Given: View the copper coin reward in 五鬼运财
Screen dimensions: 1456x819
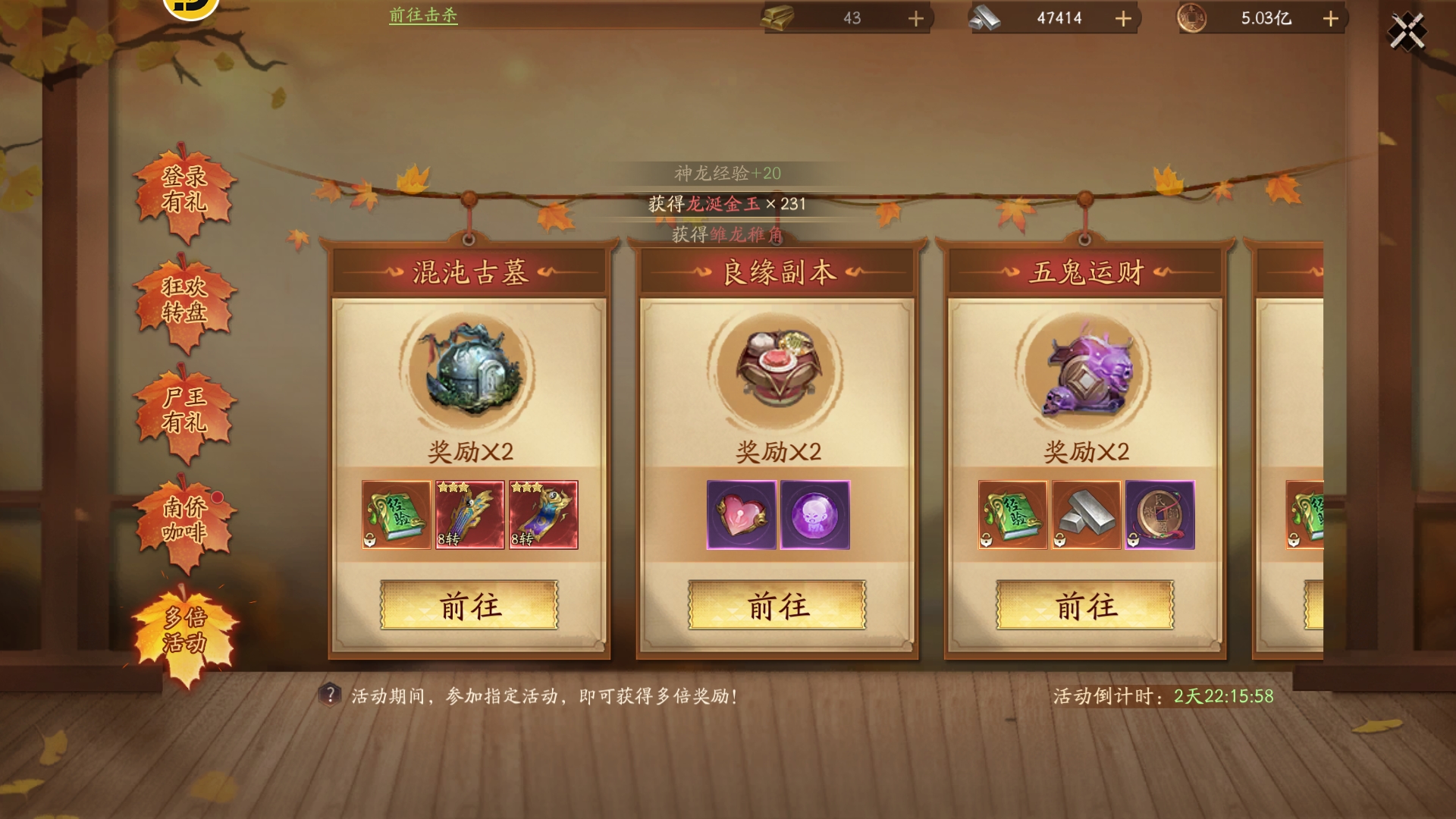Looking at the screenshot, I should (x=1159, y=515).
